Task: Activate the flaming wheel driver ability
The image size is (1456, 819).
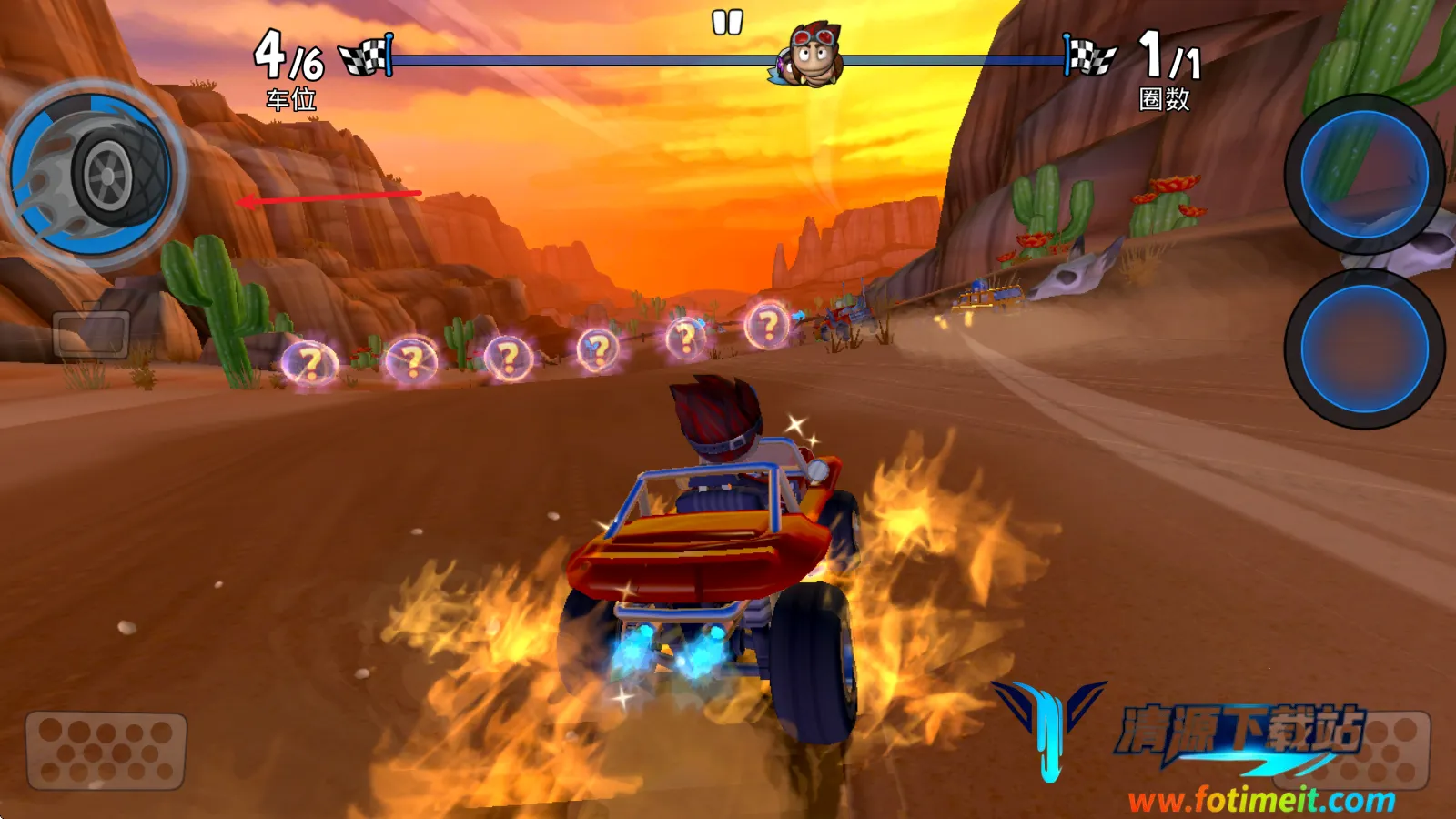Action: pyautogui.click(x=93, y=175)
